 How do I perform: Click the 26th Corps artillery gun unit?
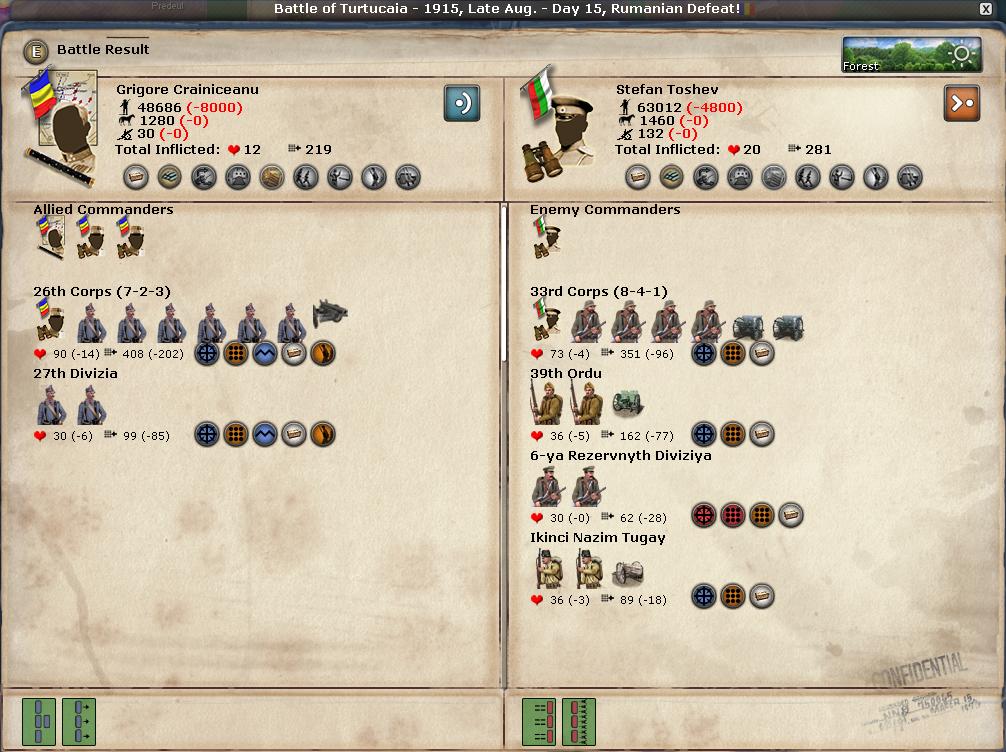tap(330, 315)
